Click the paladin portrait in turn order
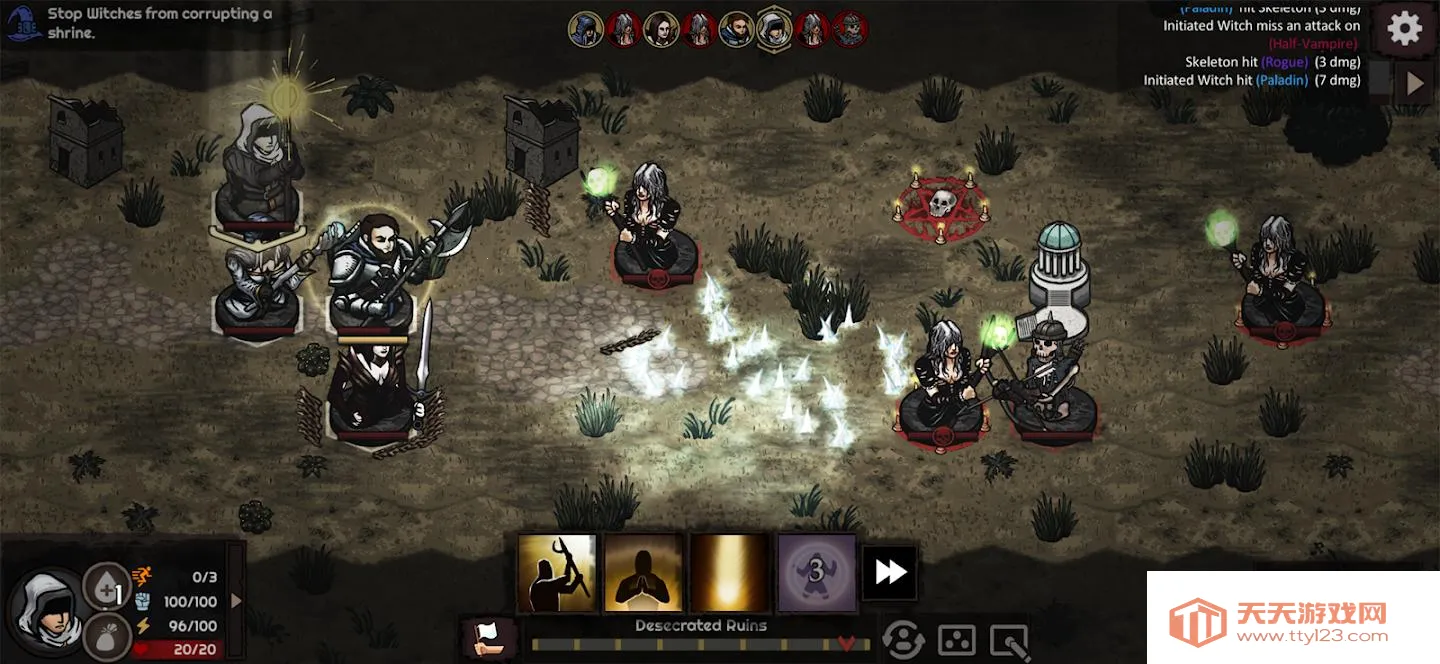 pyautogui.click(x=737, y=30)
